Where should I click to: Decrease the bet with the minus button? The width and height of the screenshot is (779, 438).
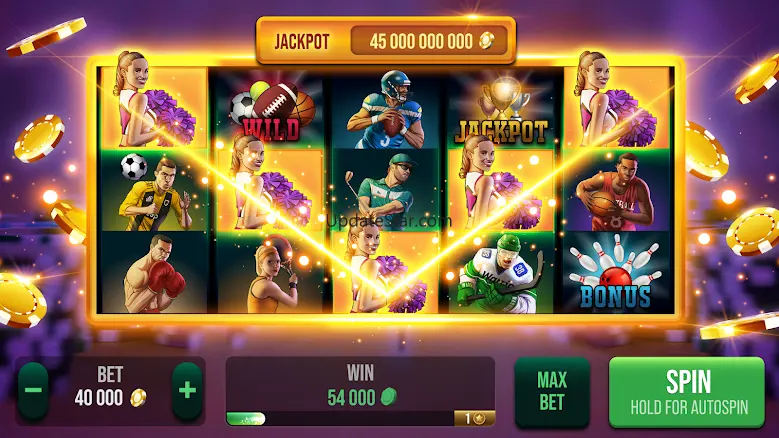click(x=33, y=388)
